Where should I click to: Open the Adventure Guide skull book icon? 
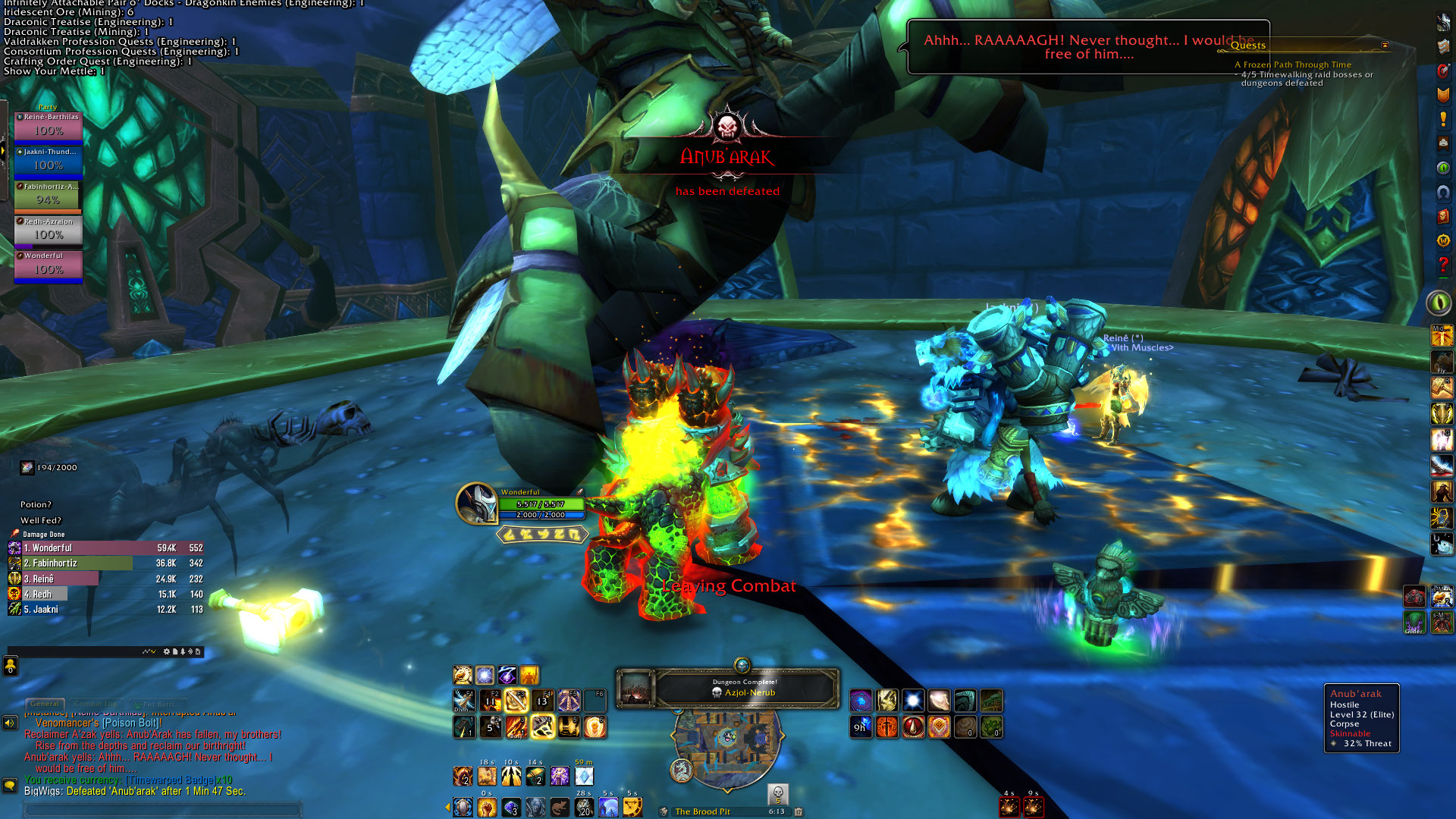[1443, 216]
